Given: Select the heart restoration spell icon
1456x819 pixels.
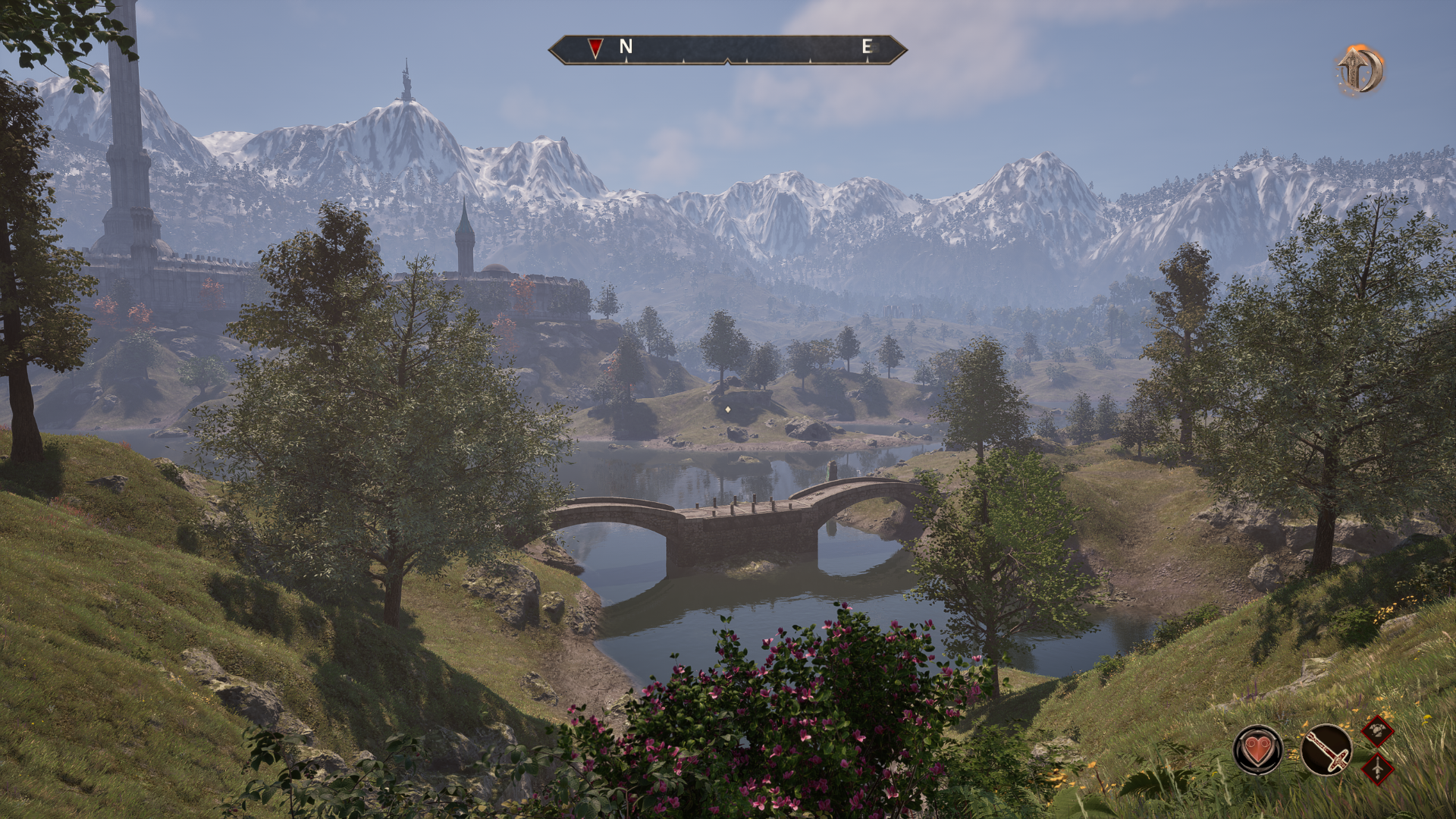Looking at the screenshot, I should coord(1258,750).
